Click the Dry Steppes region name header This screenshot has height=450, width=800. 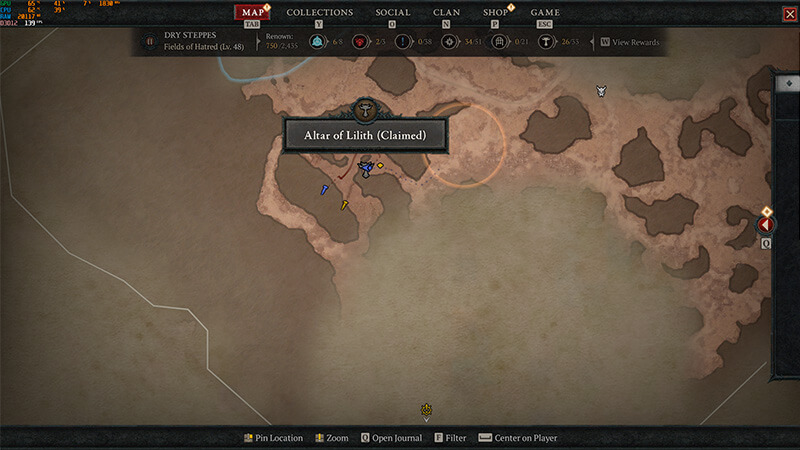point(188,35)
